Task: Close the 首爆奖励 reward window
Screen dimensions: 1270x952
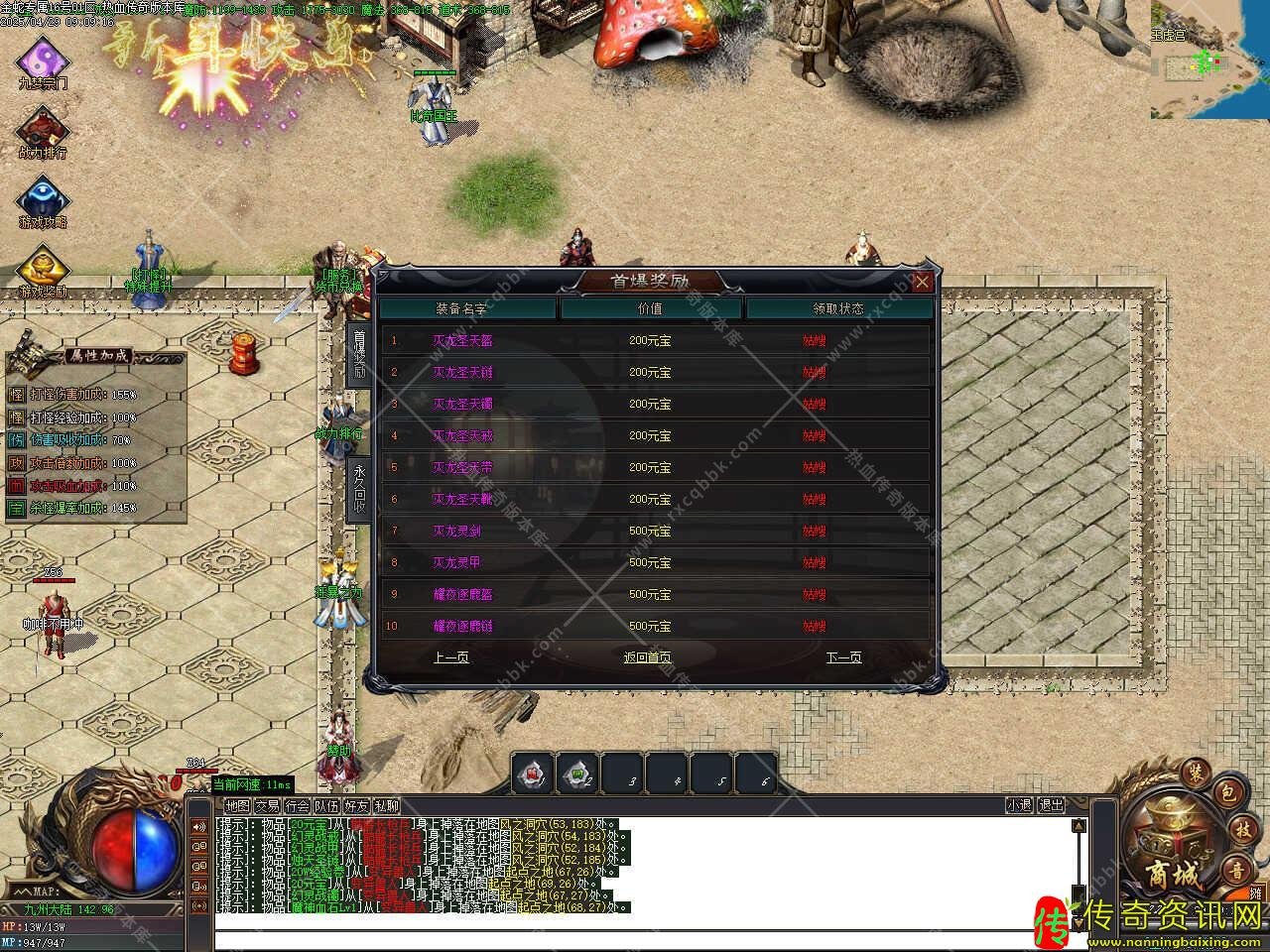Action: click(922, 282)
